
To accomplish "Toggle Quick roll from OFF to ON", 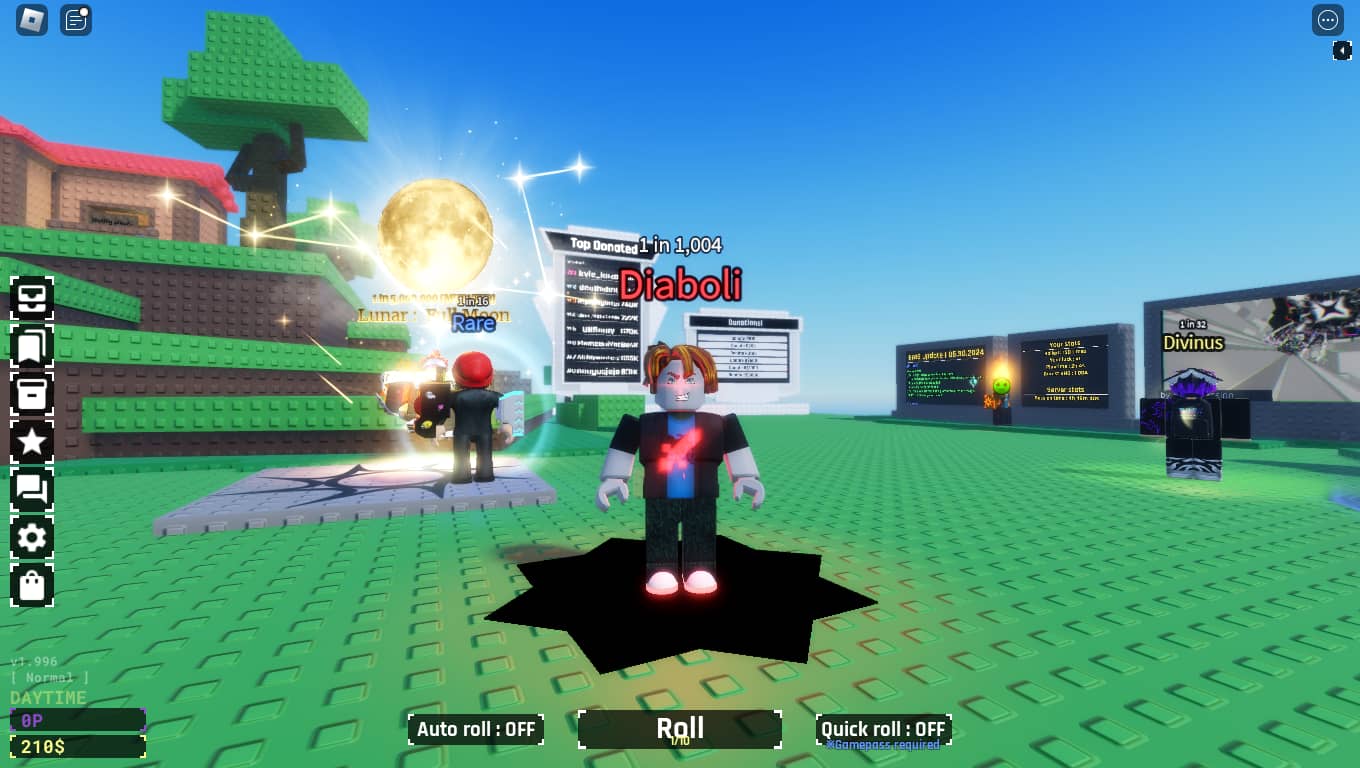I will [x=883, y=729].
